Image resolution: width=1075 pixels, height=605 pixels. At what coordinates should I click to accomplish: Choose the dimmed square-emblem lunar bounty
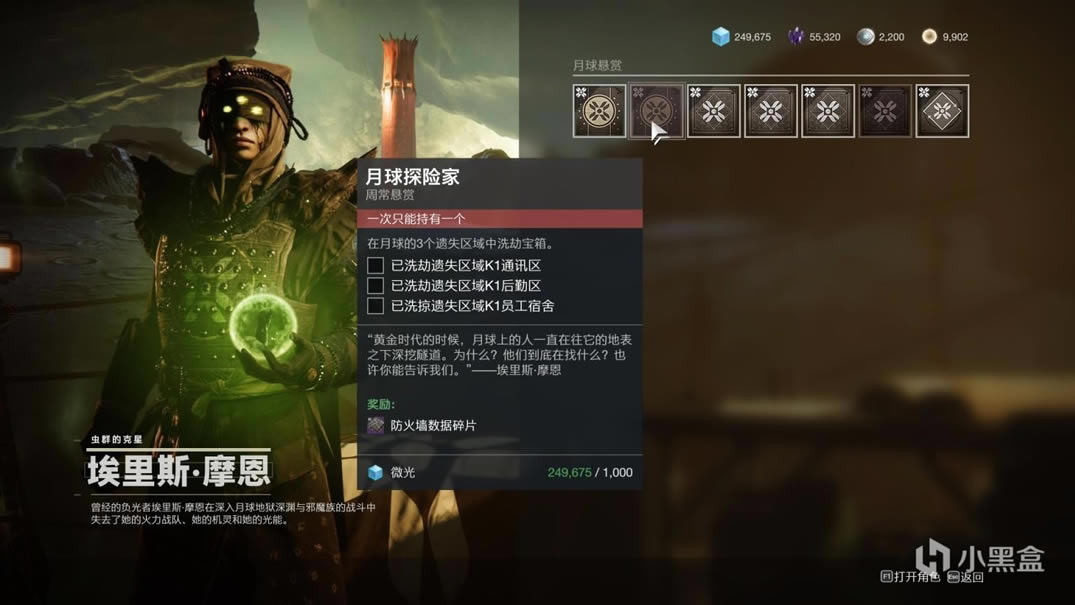pyautogui.click(x=885, y=110)
